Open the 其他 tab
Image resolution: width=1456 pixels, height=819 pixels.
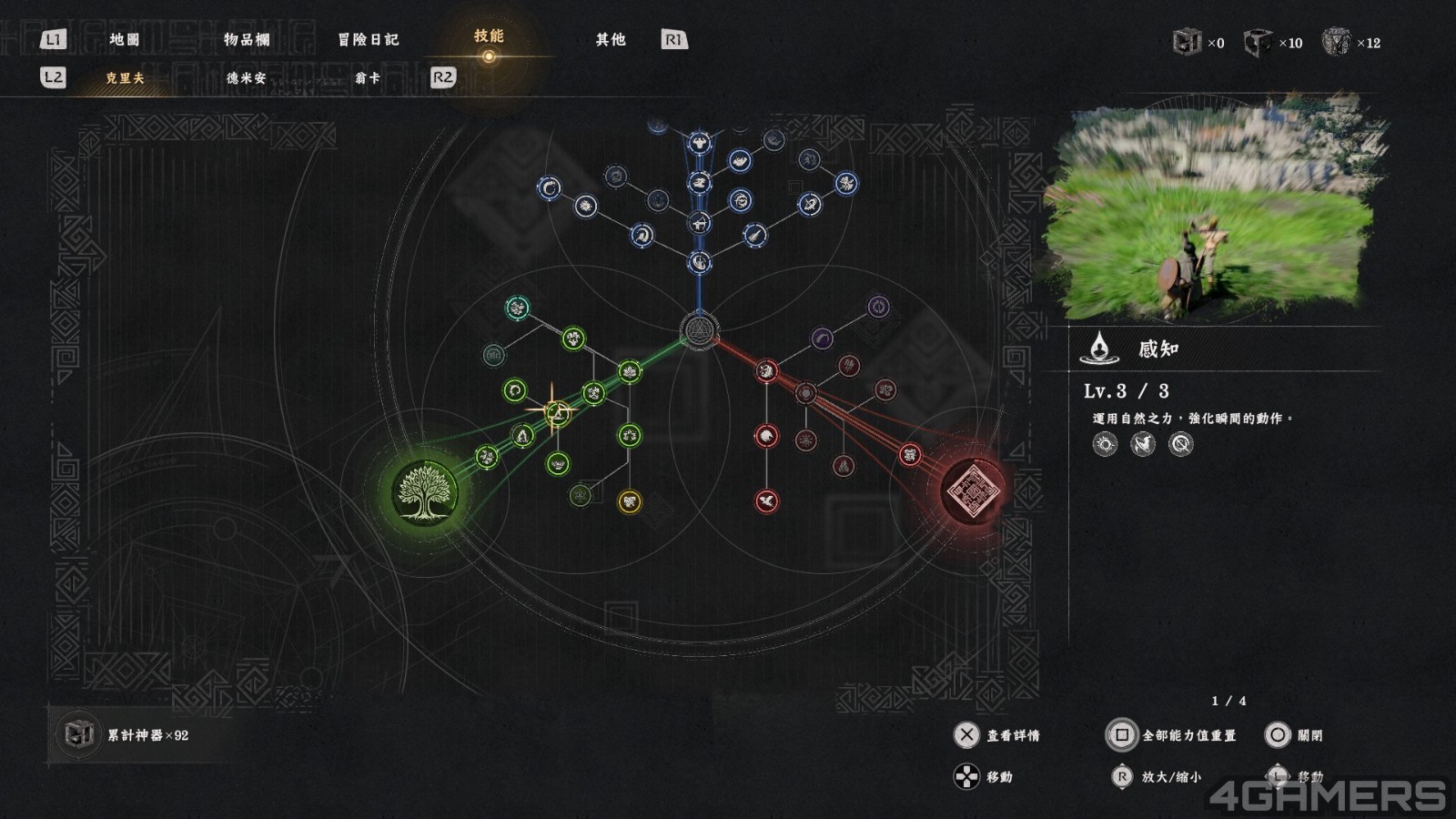pyautogui.click(x=611, y=39)
